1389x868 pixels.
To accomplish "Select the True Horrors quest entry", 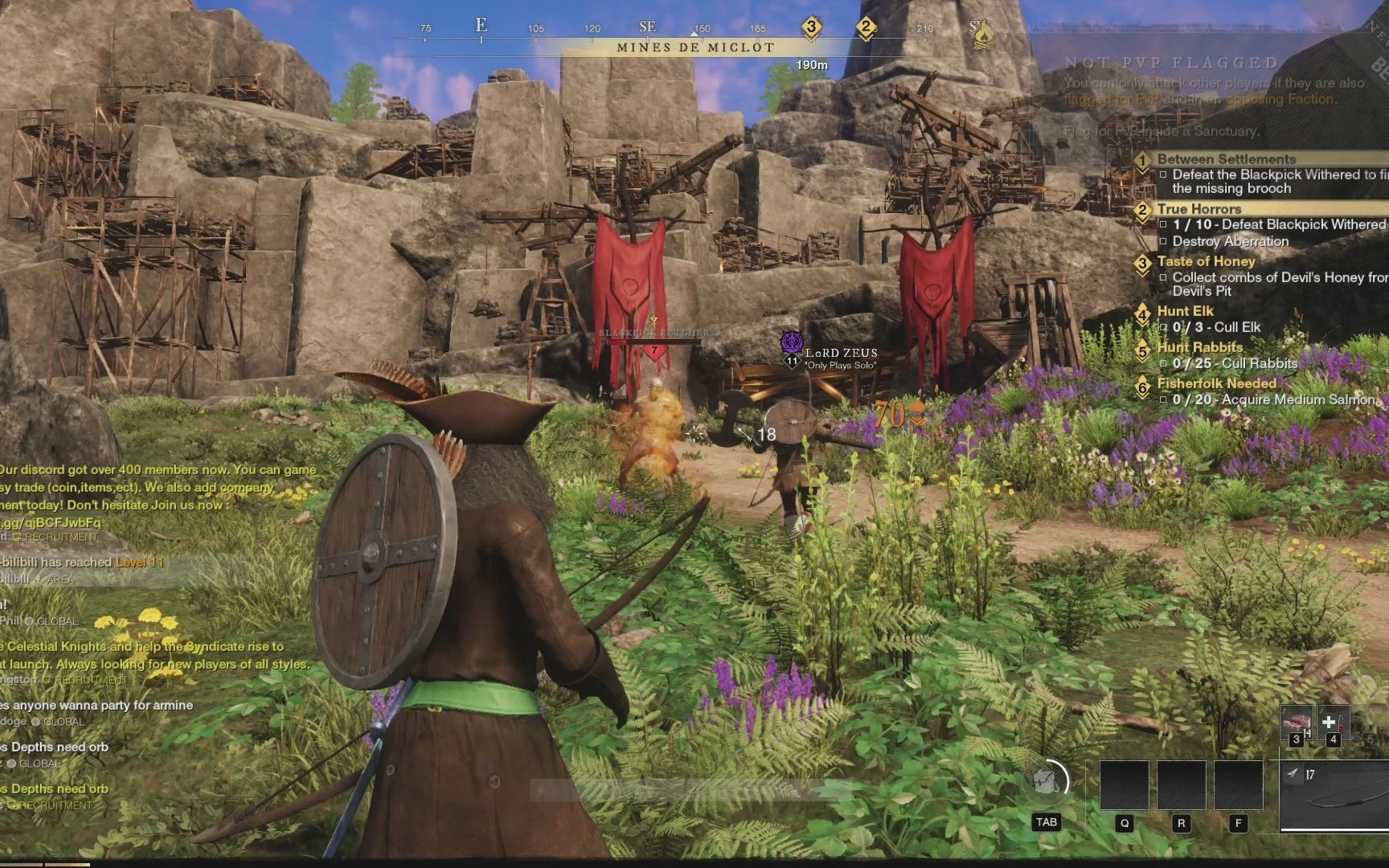I will (x=1198, y=209).
